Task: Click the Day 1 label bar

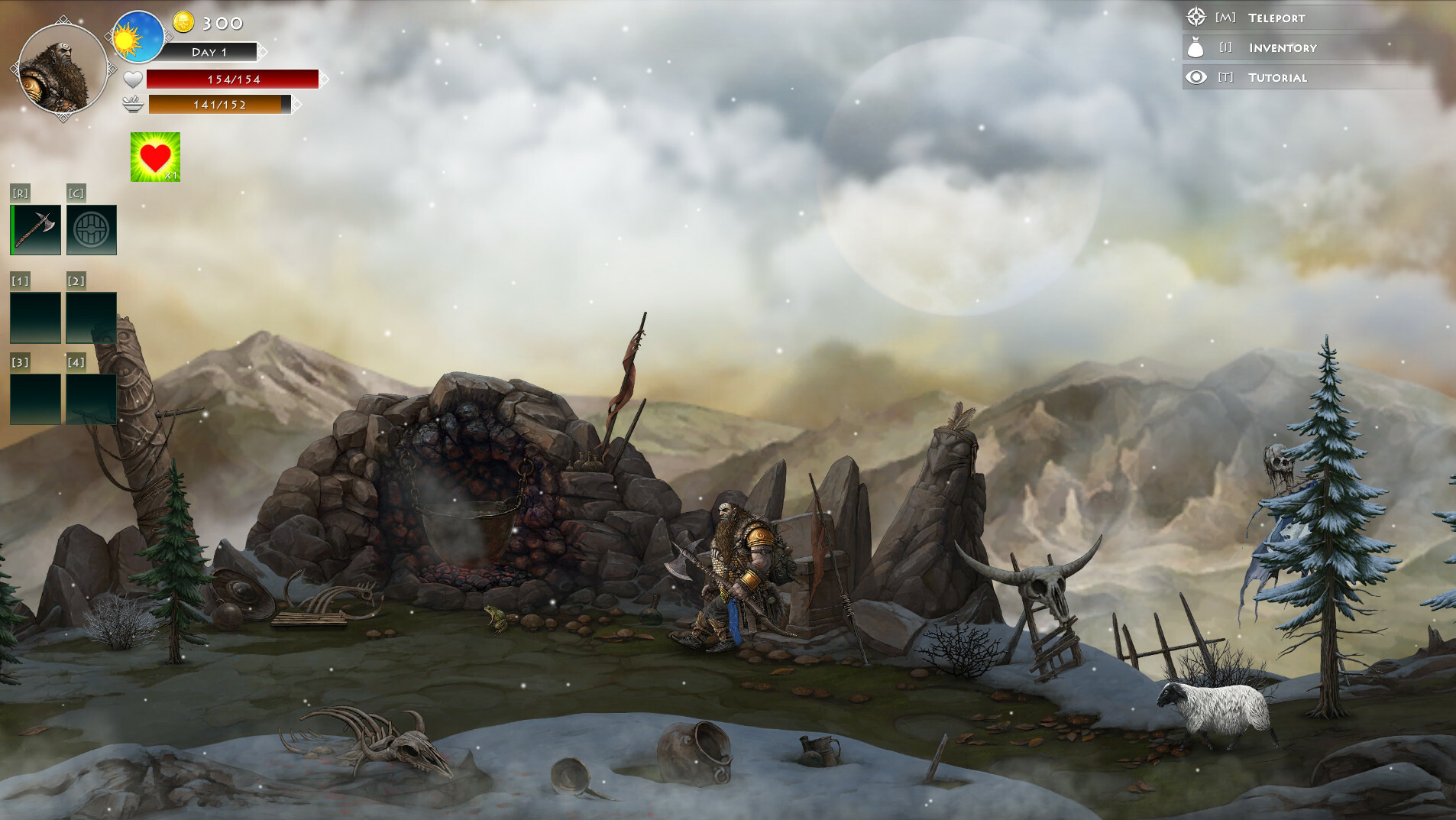Action: [x=212, y=52]
